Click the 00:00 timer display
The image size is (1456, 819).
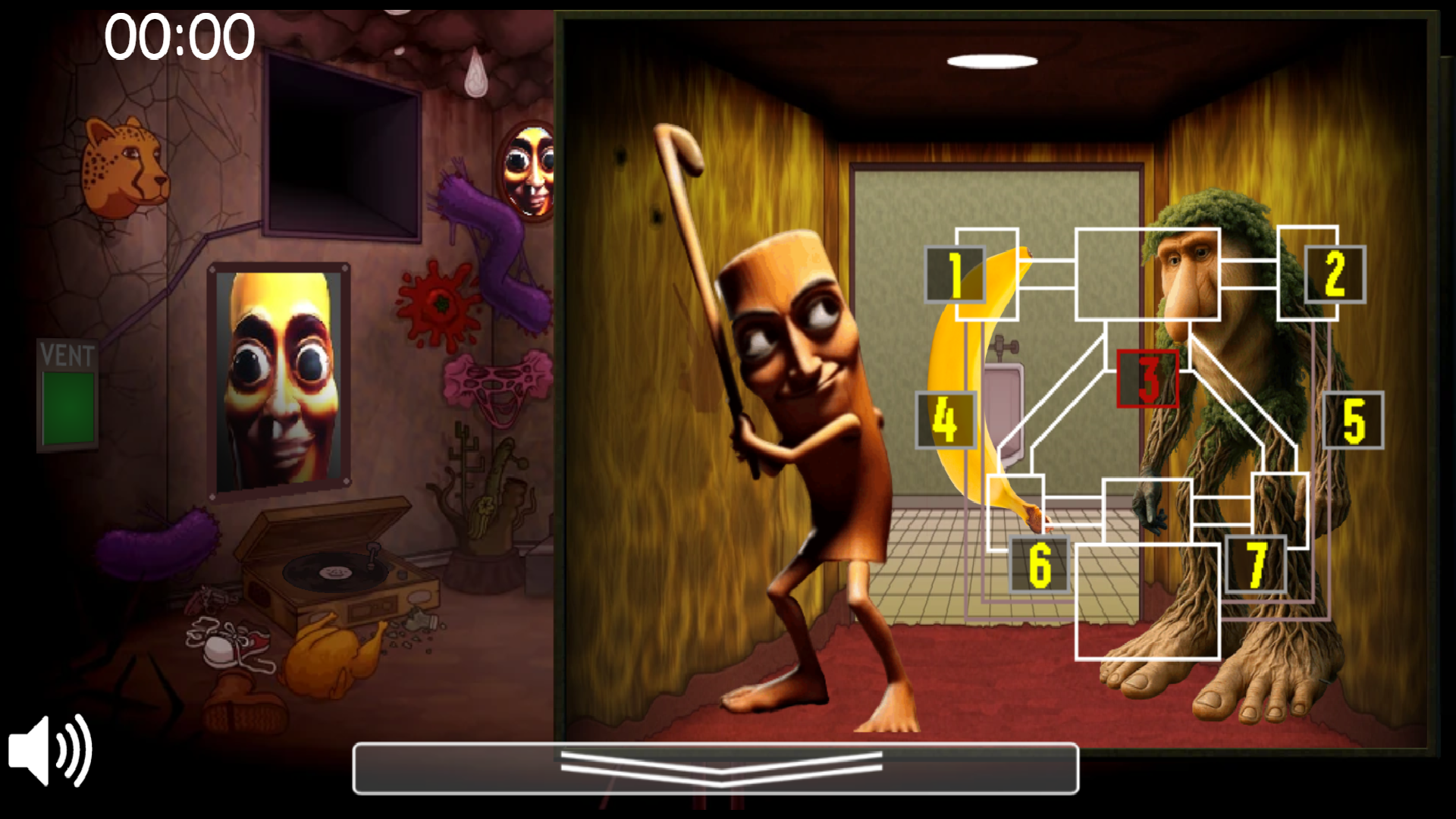tap(178, 34)
